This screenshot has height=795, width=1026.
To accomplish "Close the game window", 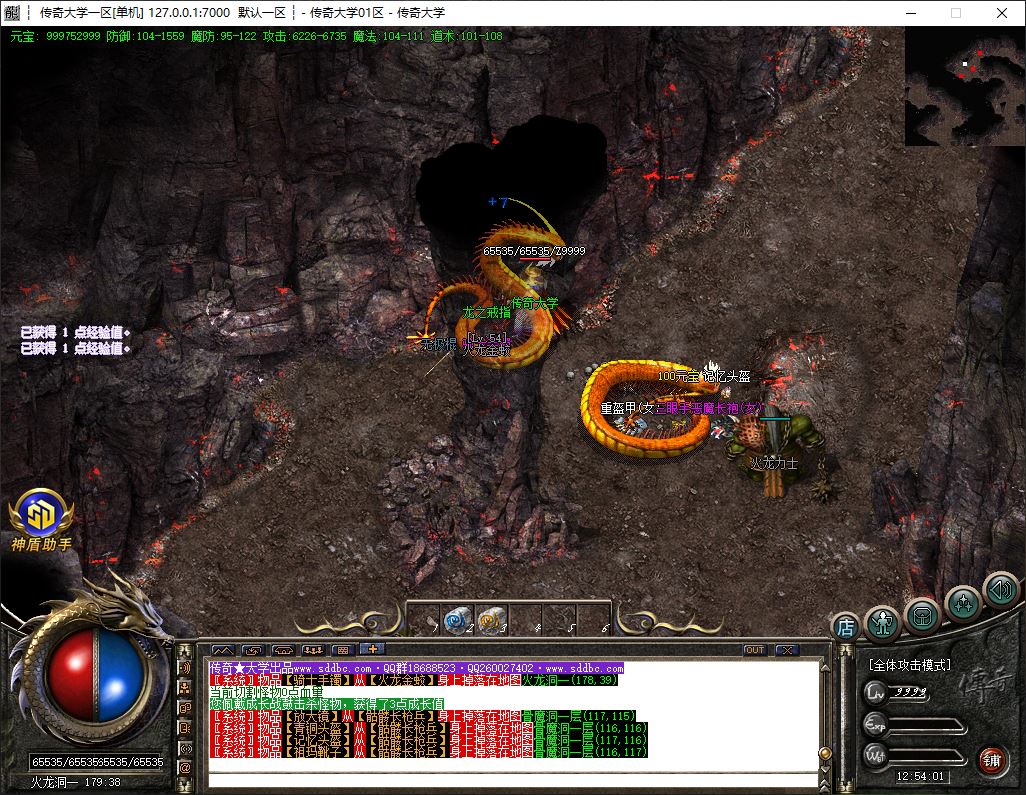I will [1002, 13].
